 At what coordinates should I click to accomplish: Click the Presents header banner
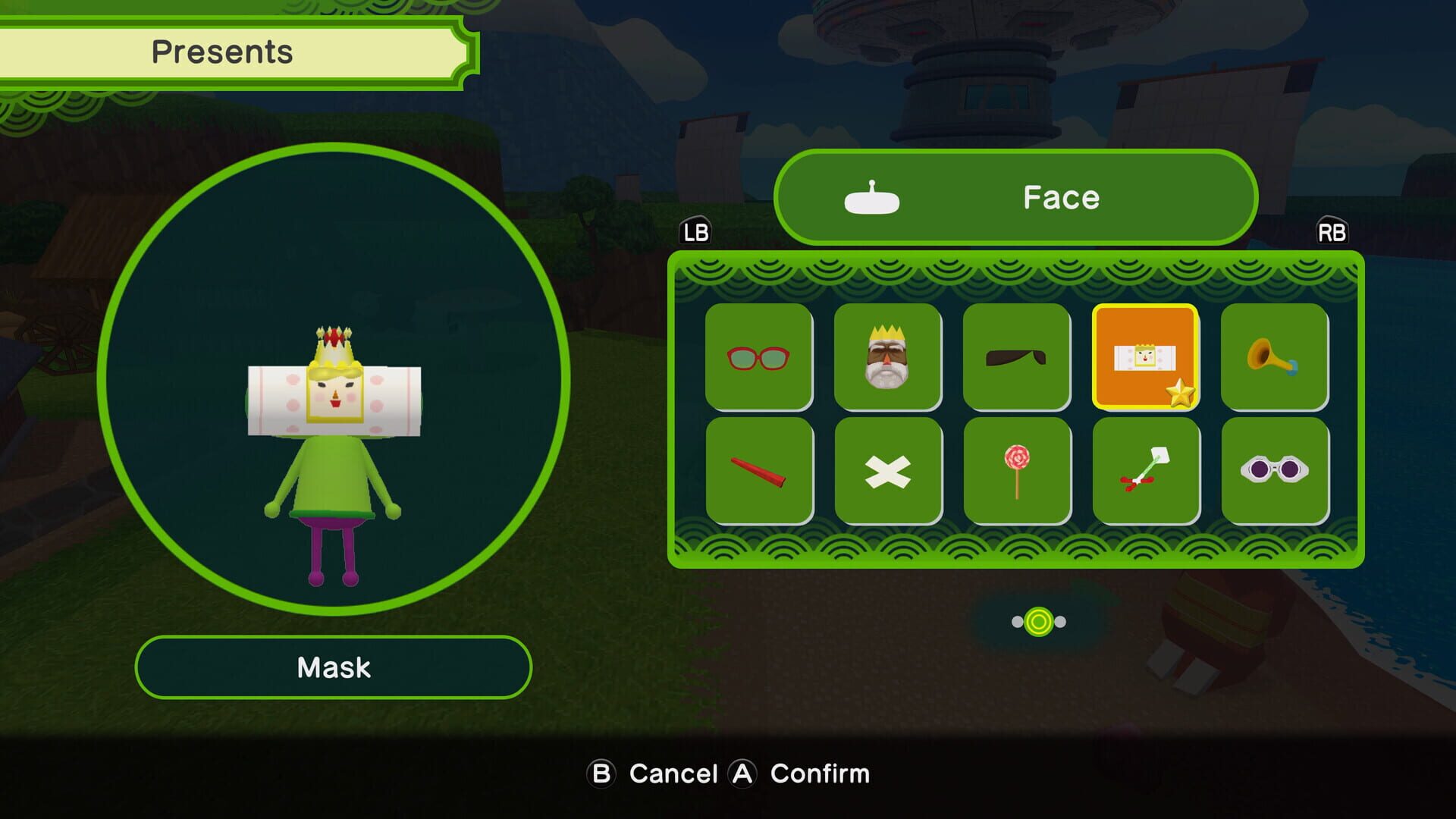pos(224,52)
